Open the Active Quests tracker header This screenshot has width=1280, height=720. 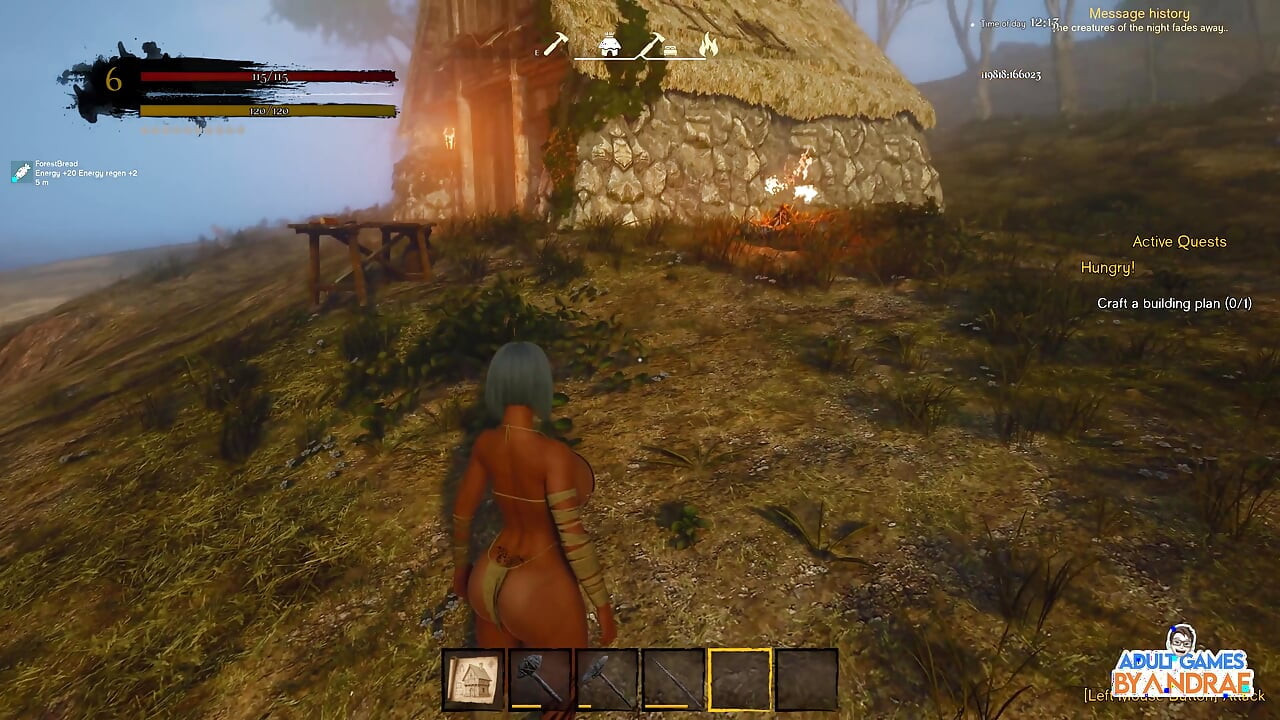click(x=1179, y=242)
